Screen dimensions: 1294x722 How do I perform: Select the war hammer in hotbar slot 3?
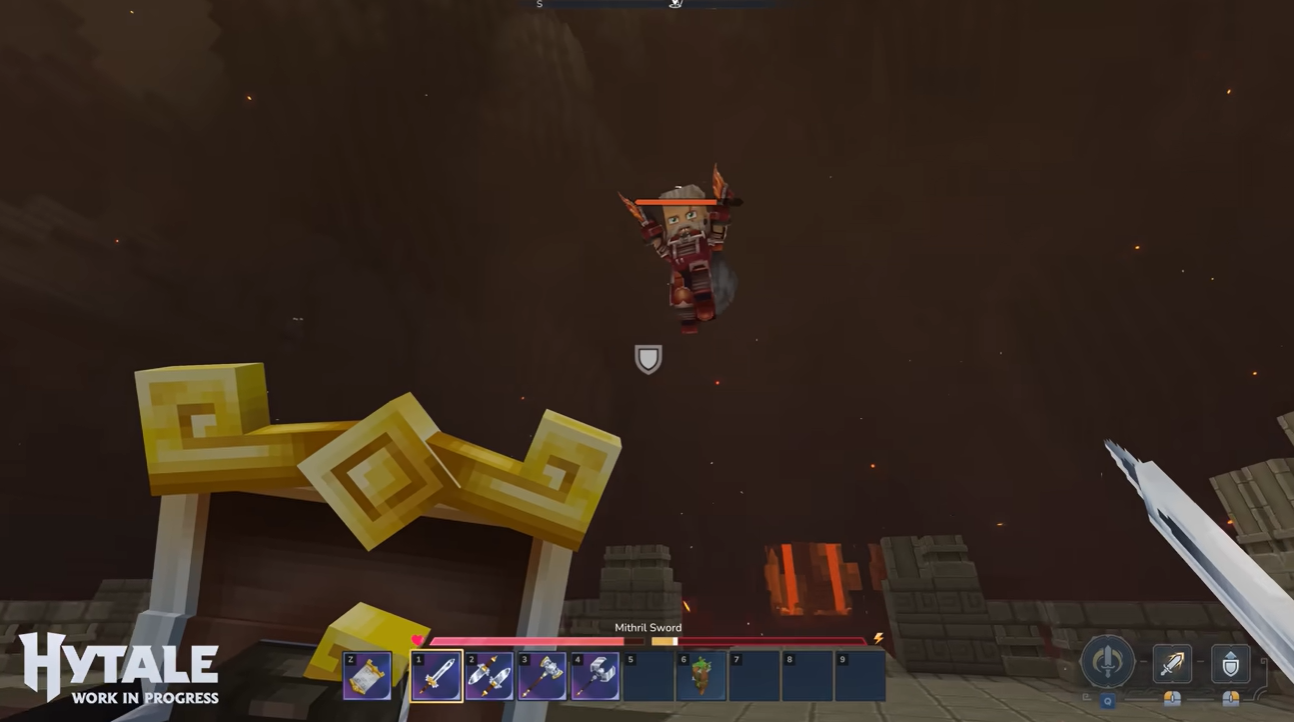pyautogui.click(x=544, y=676)
